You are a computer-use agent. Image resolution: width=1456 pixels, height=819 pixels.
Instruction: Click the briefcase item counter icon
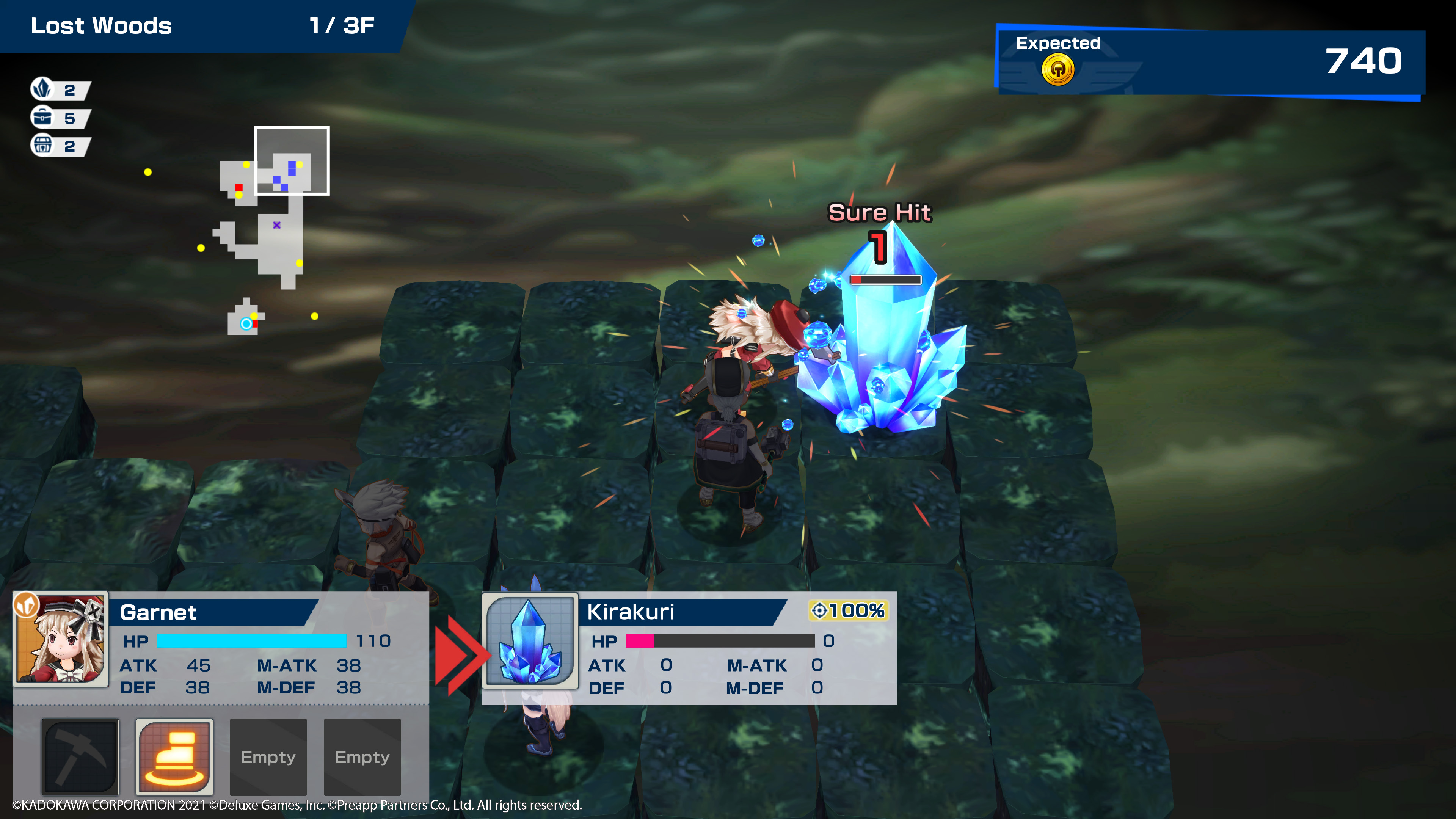pos(42,118)
